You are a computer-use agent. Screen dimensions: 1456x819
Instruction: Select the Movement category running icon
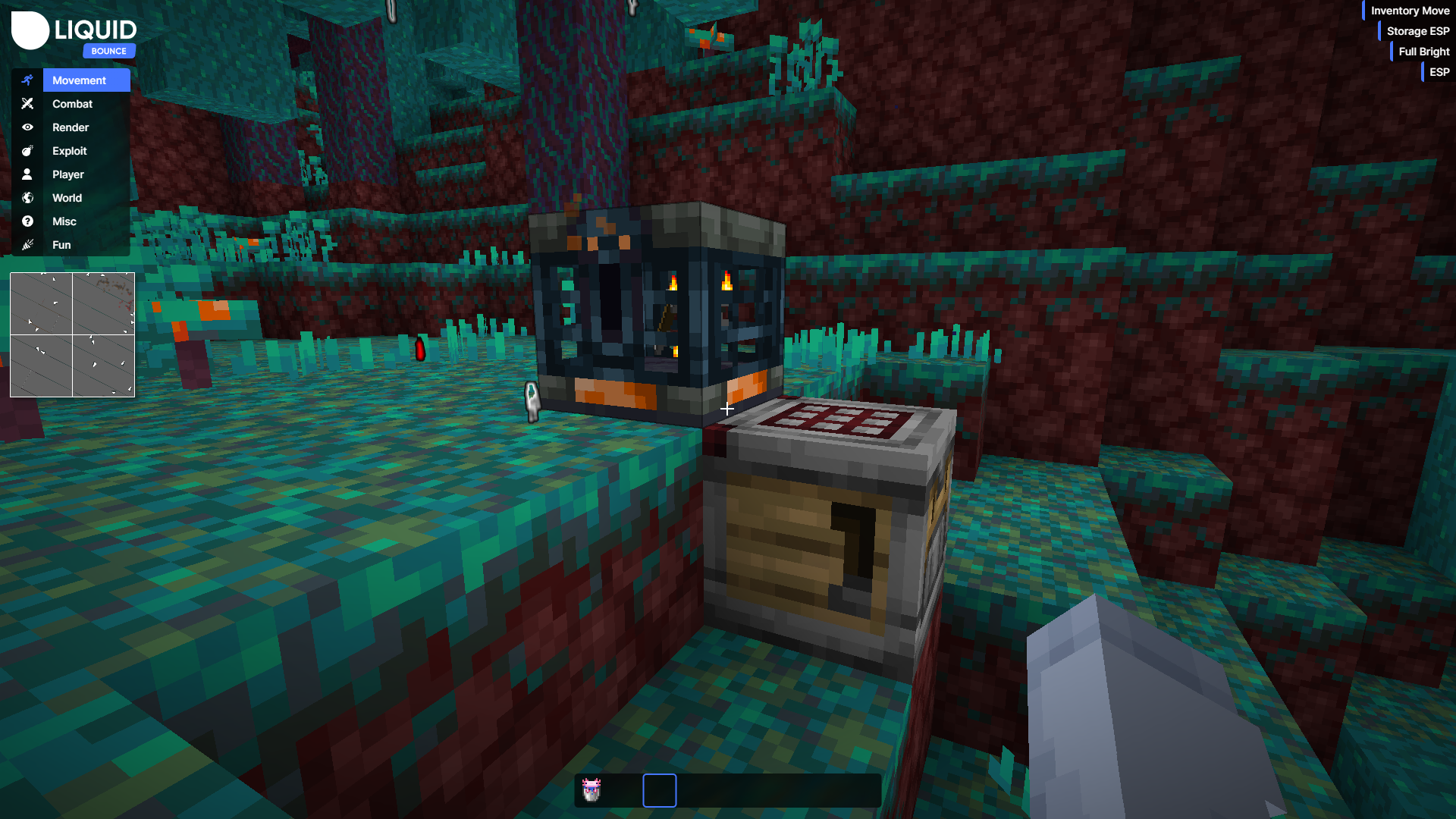(28, 80)
